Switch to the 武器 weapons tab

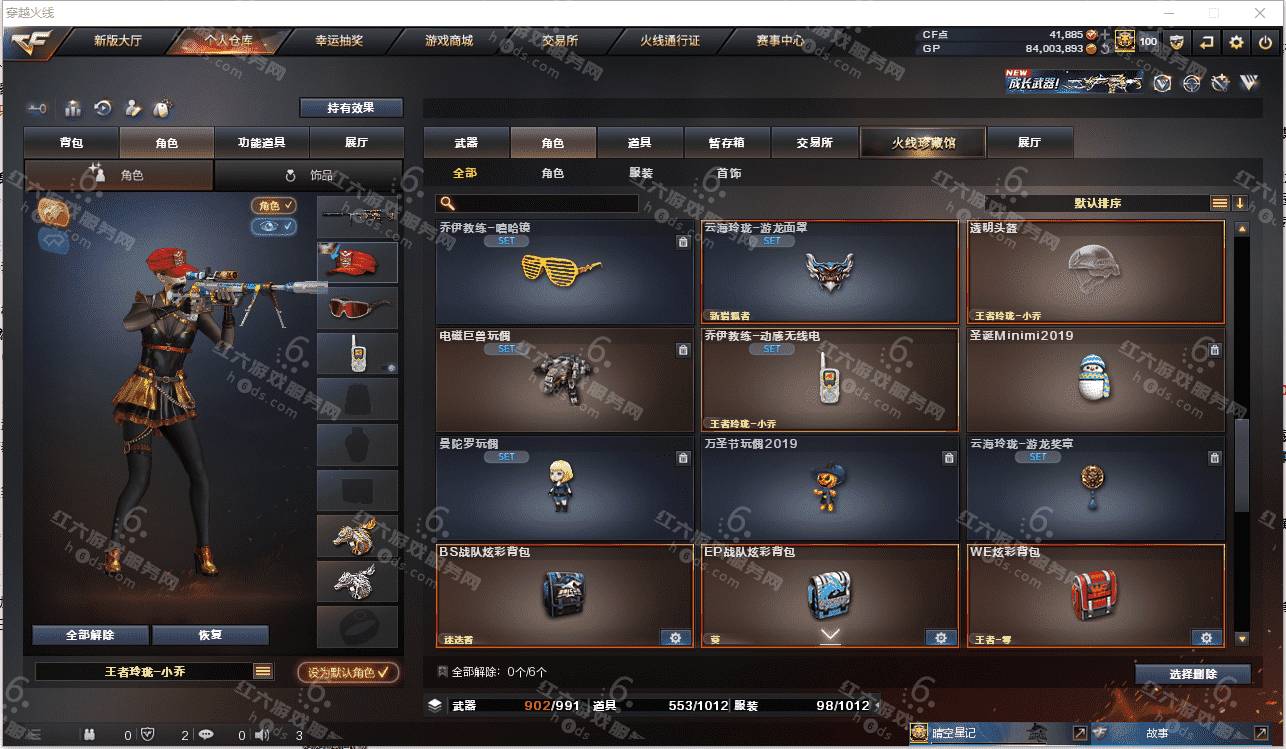(x=466, y=142)
